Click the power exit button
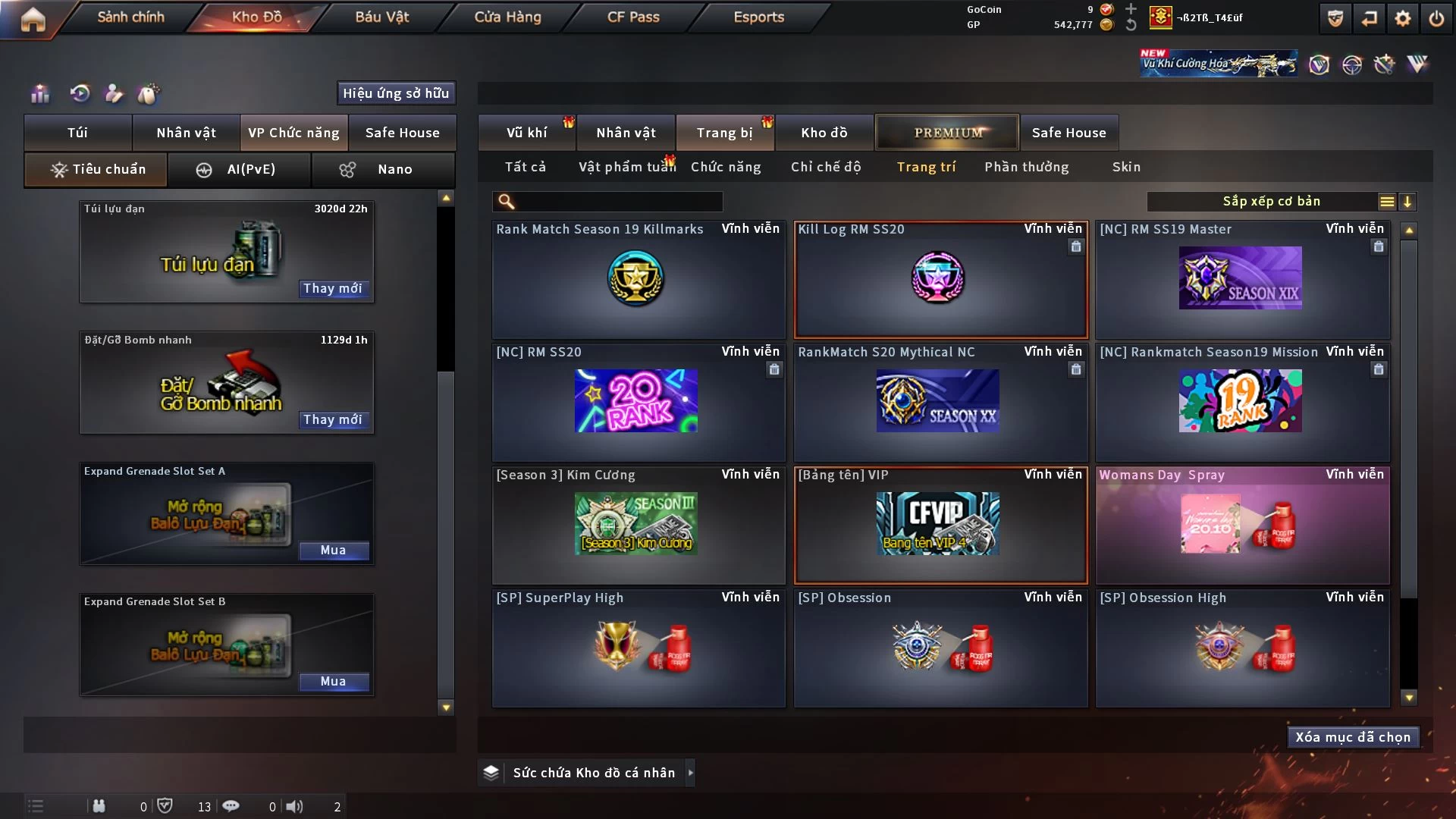 pyautogui.click(x=1436, y=18)
